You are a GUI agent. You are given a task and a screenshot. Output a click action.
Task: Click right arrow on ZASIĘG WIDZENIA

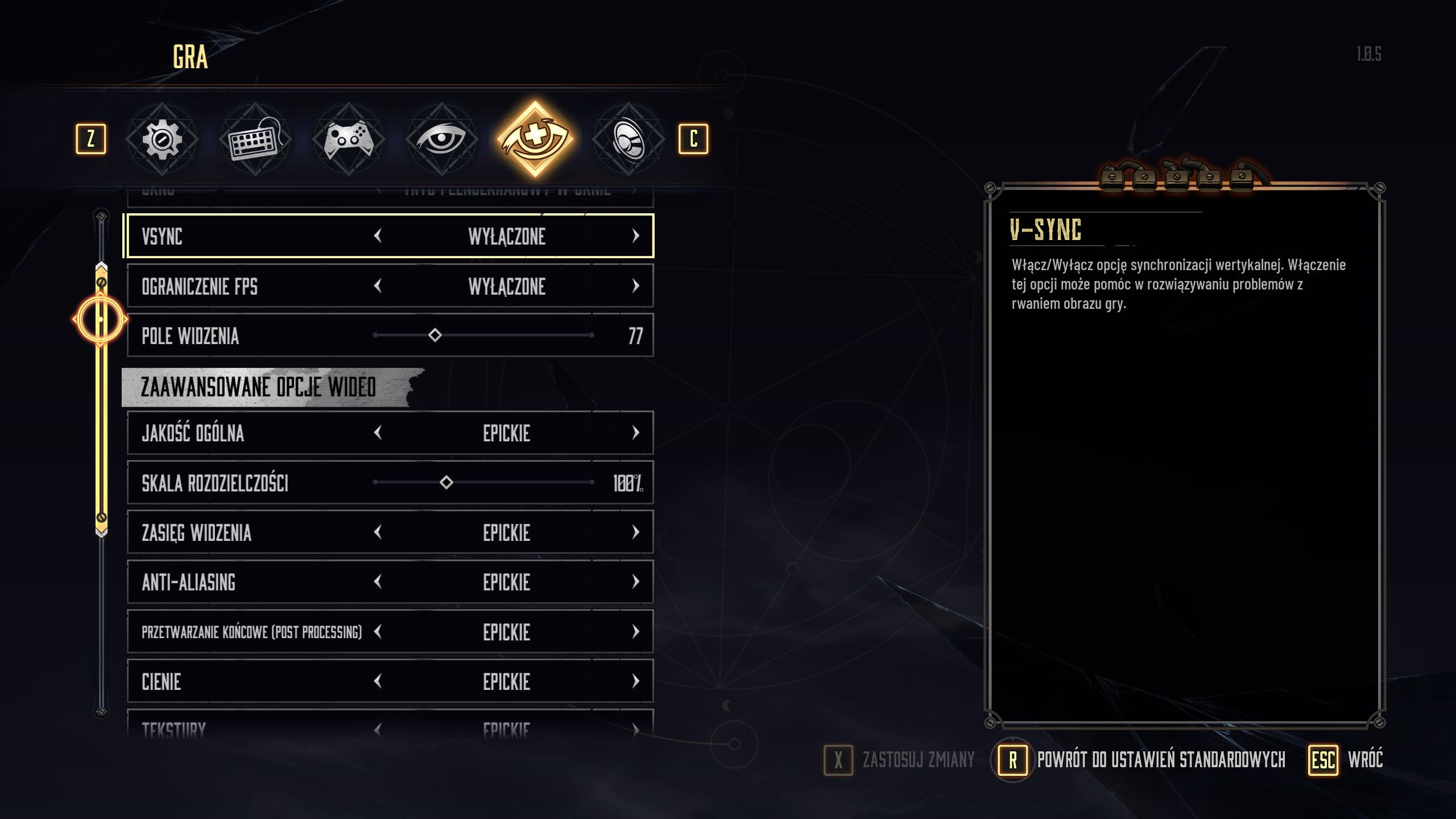point(636,532)
